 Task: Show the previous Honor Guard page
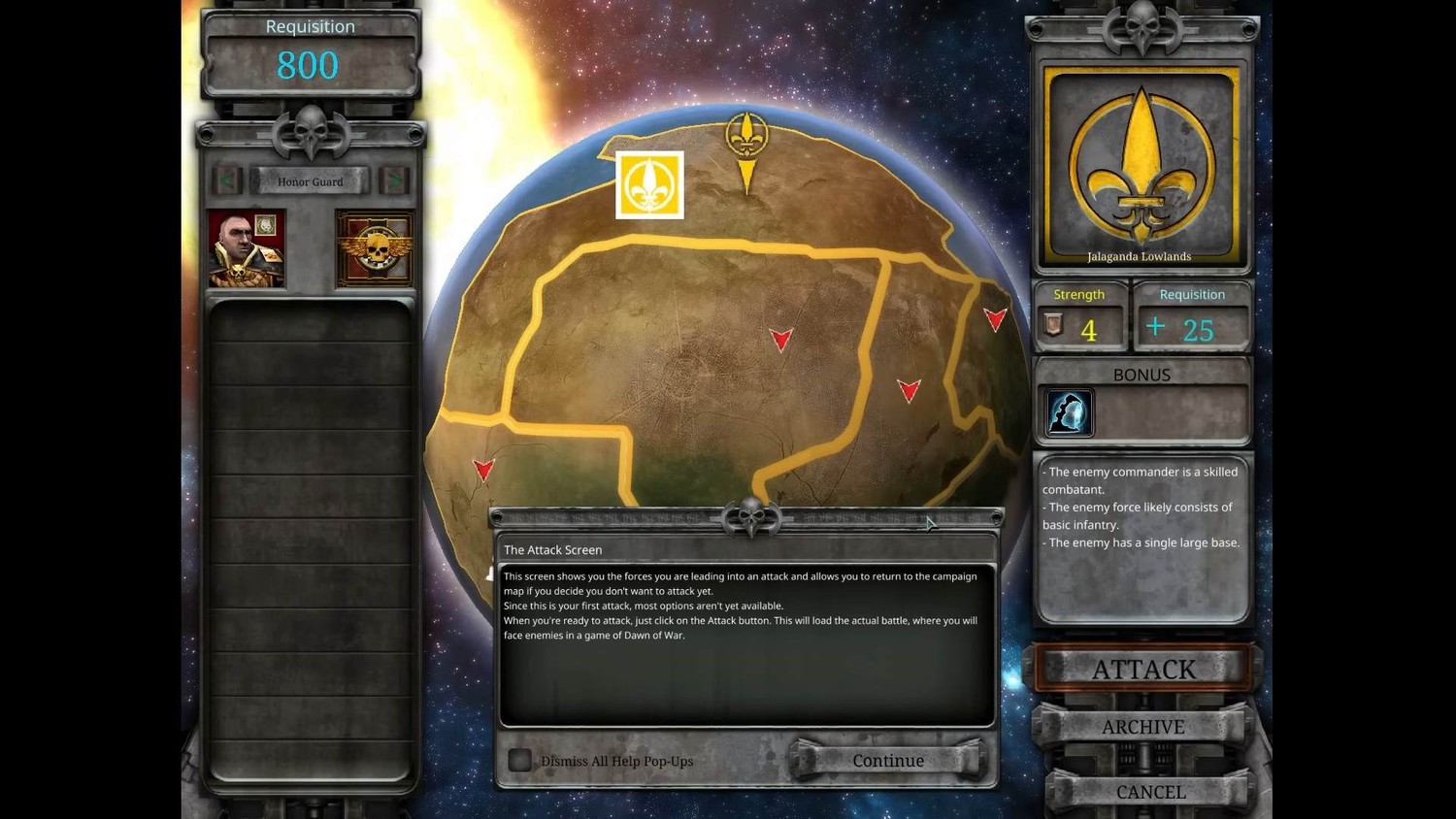228,180
